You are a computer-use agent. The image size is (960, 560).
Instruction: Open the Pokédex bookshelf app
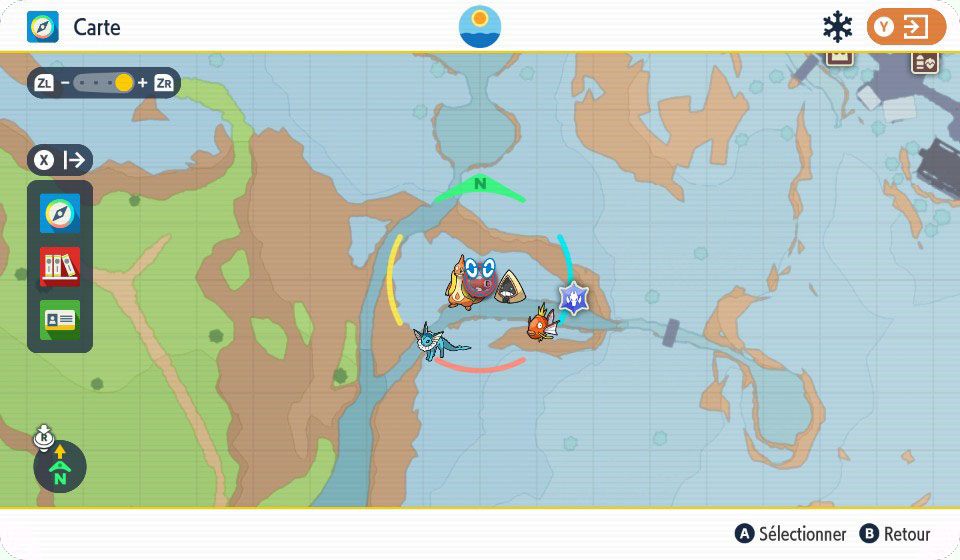60,267
